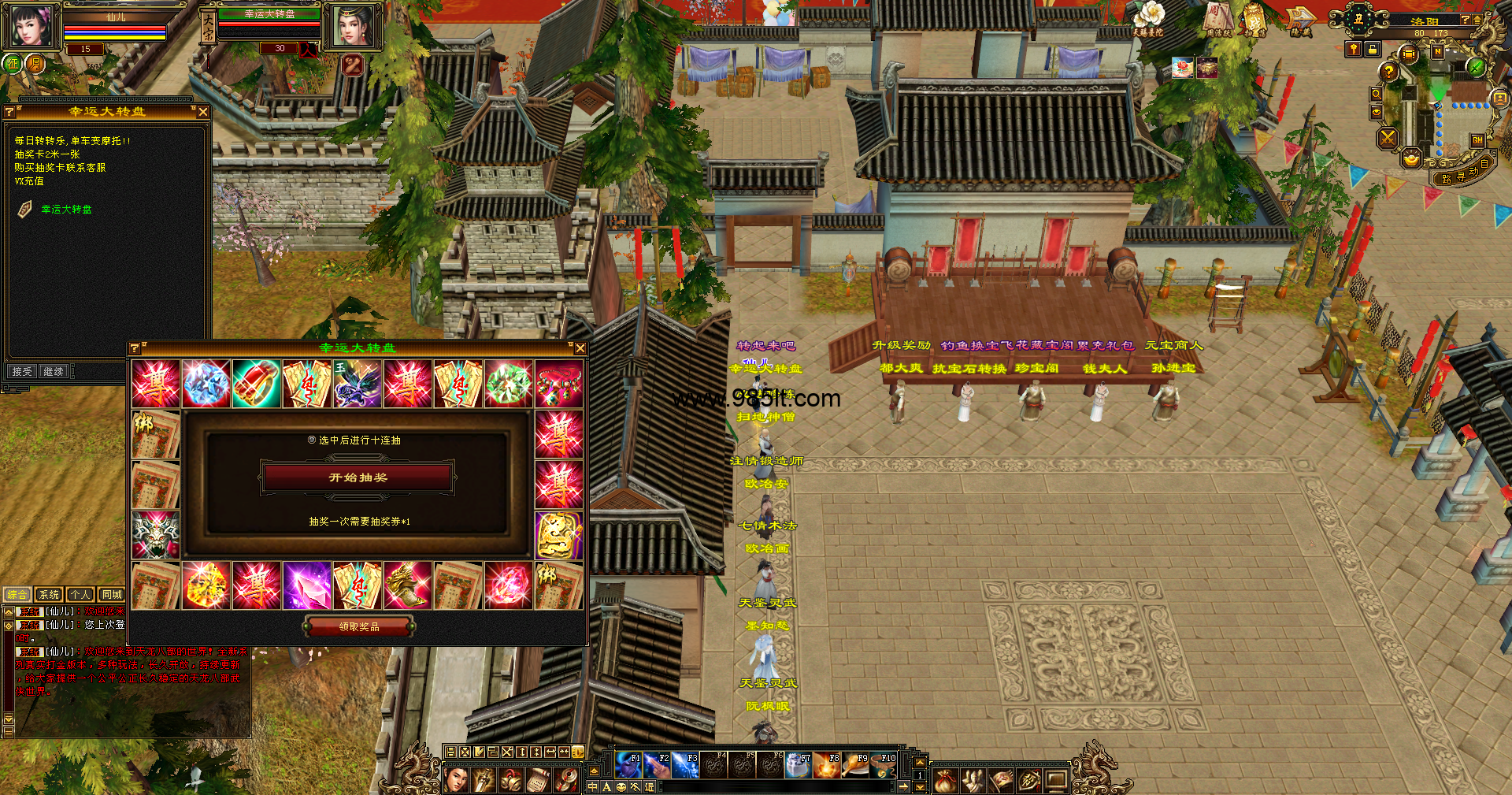Close the 幸运大转盘 NPC dialogue panel
This screenshot has width=1512, height=795.
(x=203, y=112)
